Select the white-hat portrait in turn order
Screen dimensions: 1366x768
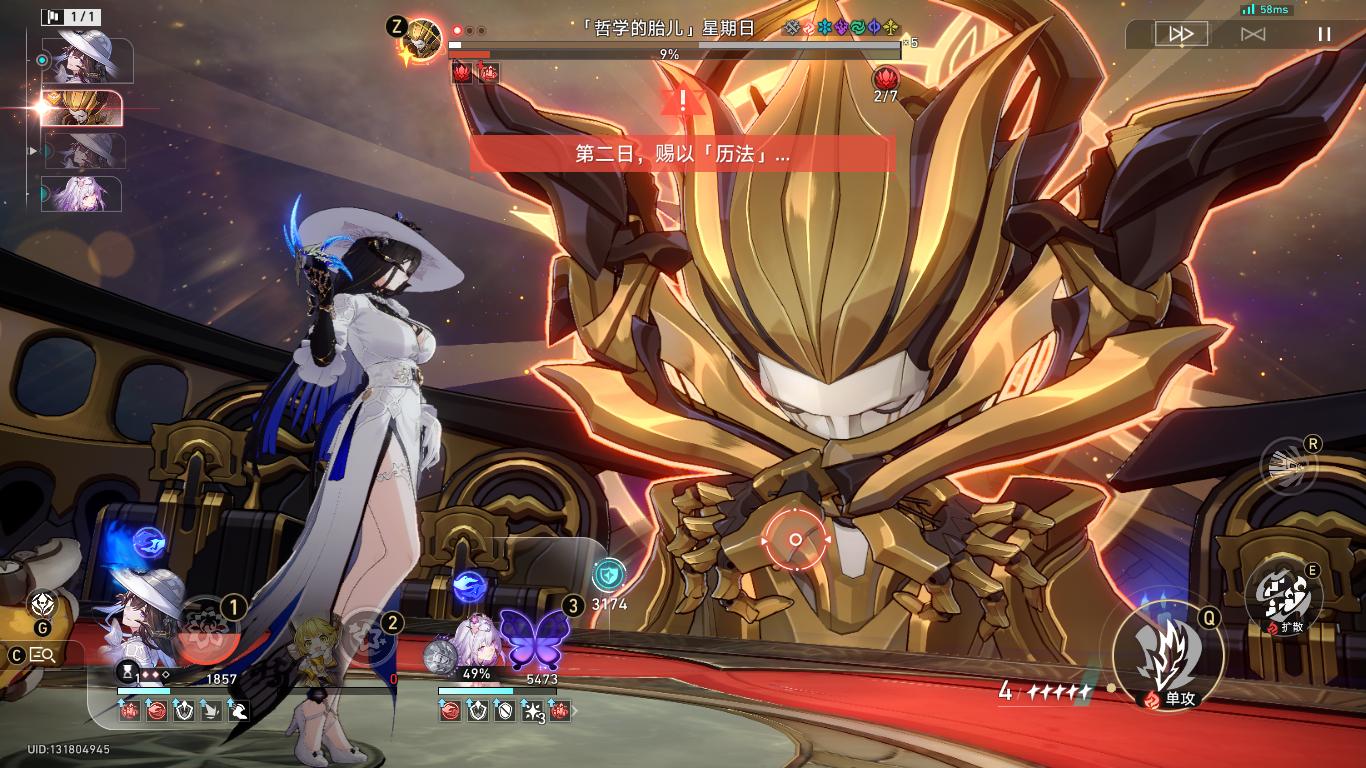point(84,58)
